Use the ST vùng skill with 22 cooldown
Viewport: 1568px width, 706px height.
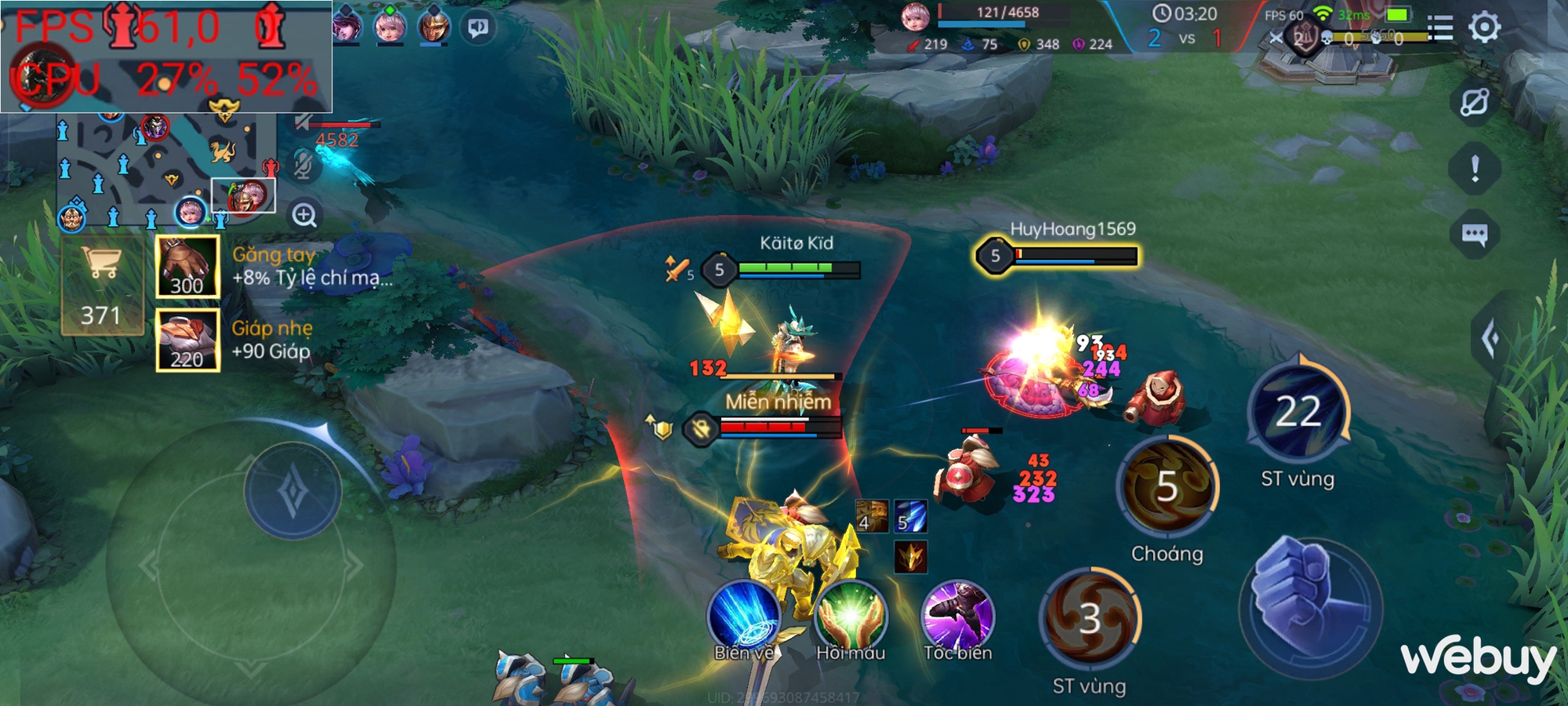1298,410
